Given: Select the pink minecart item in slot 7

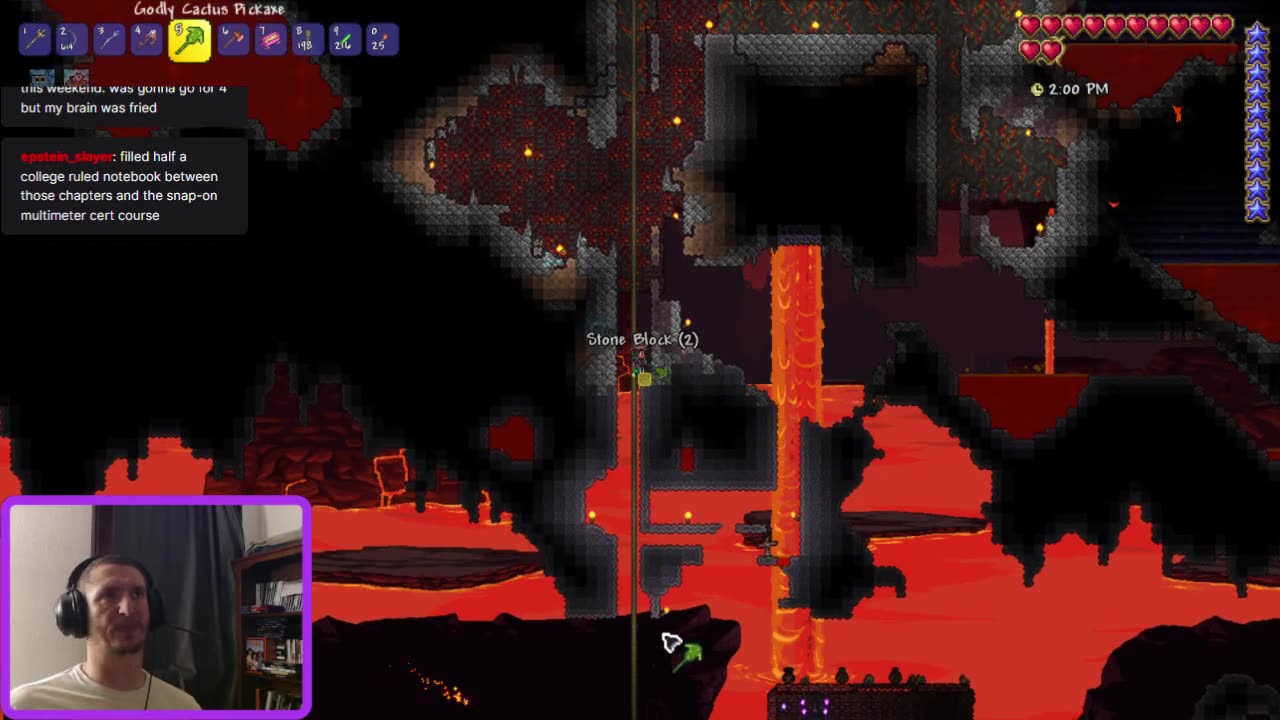Looking at the screenshot, I should 269,39.
